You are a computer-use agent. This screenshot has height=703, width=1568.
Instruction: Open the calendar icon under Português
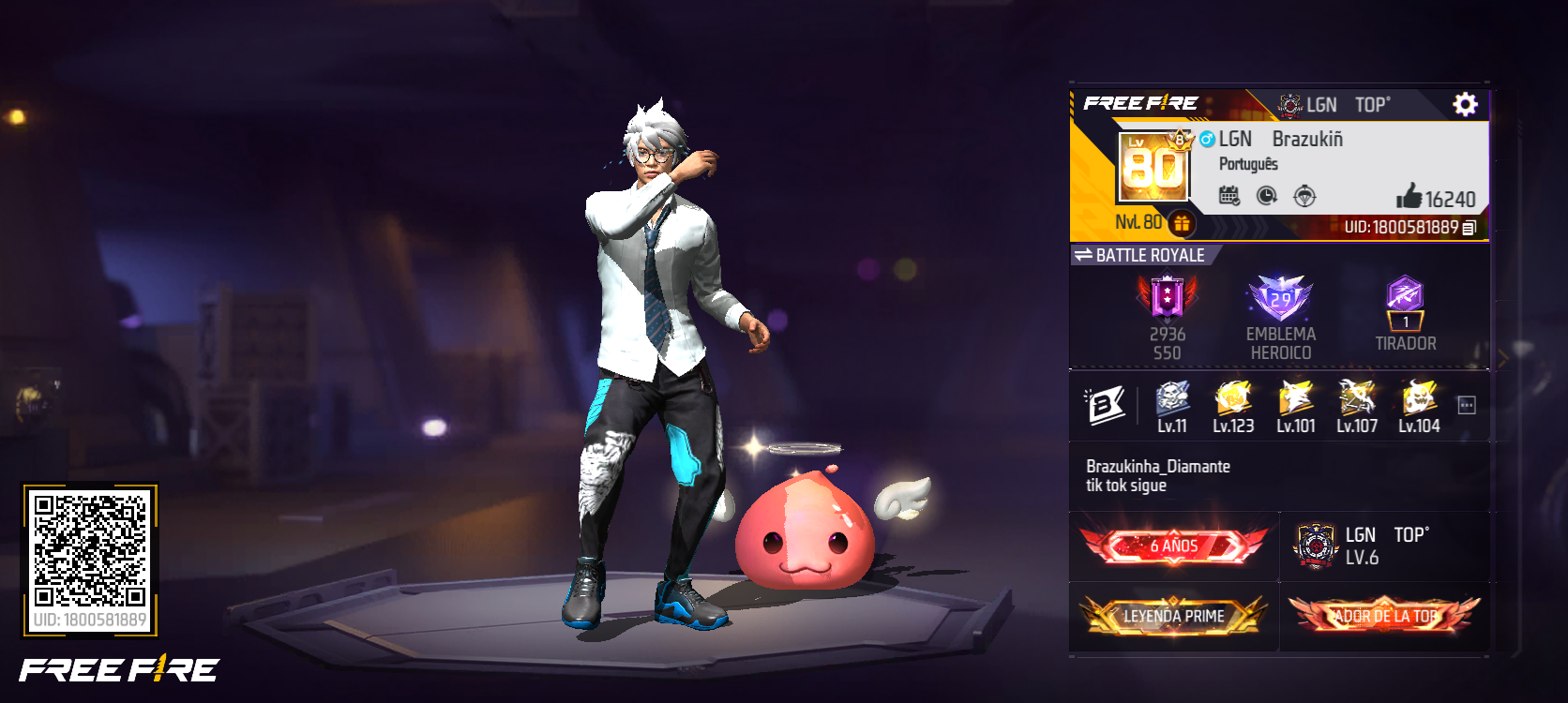click(1229, 196)
